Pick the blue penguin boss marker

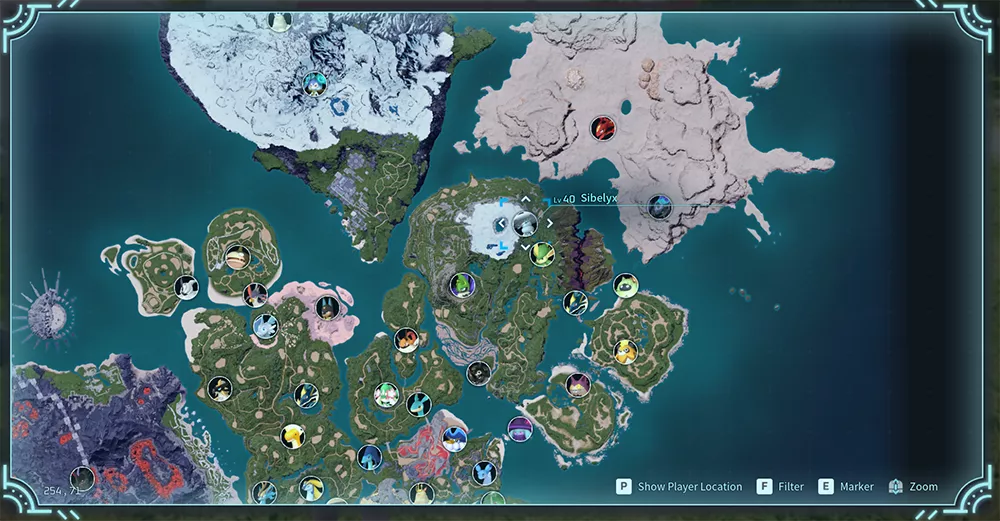tap(455, 439)
